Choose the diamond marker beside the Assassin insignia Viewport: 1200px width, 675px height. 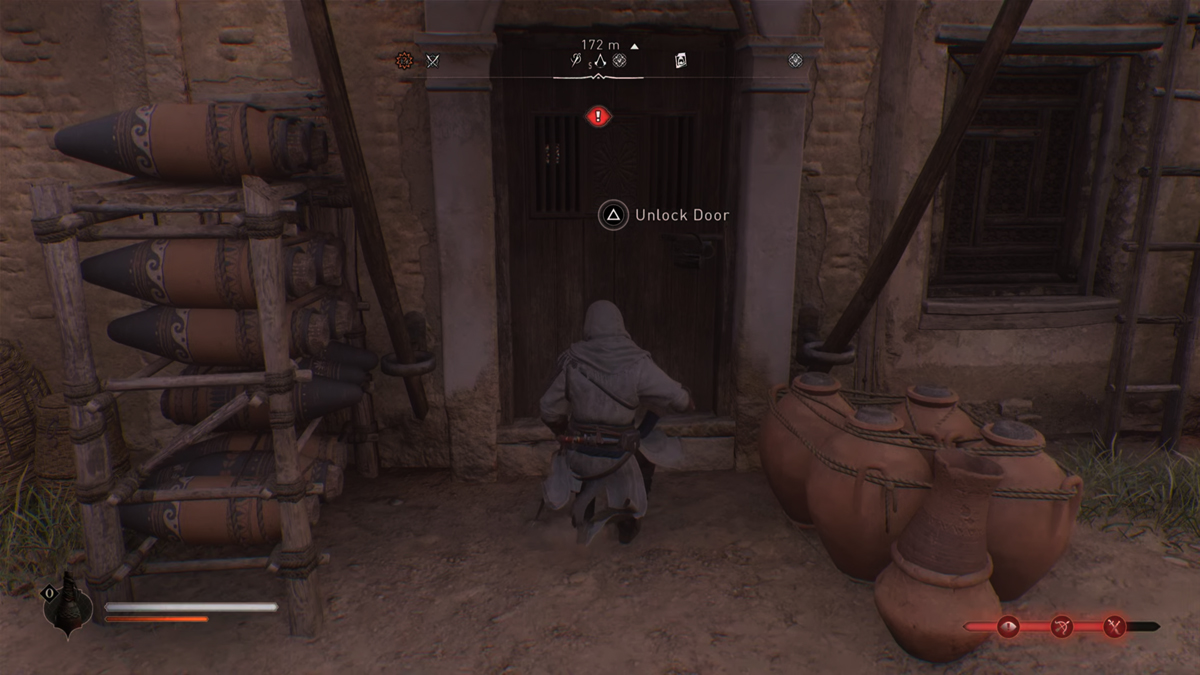click(x=620, y=60)
